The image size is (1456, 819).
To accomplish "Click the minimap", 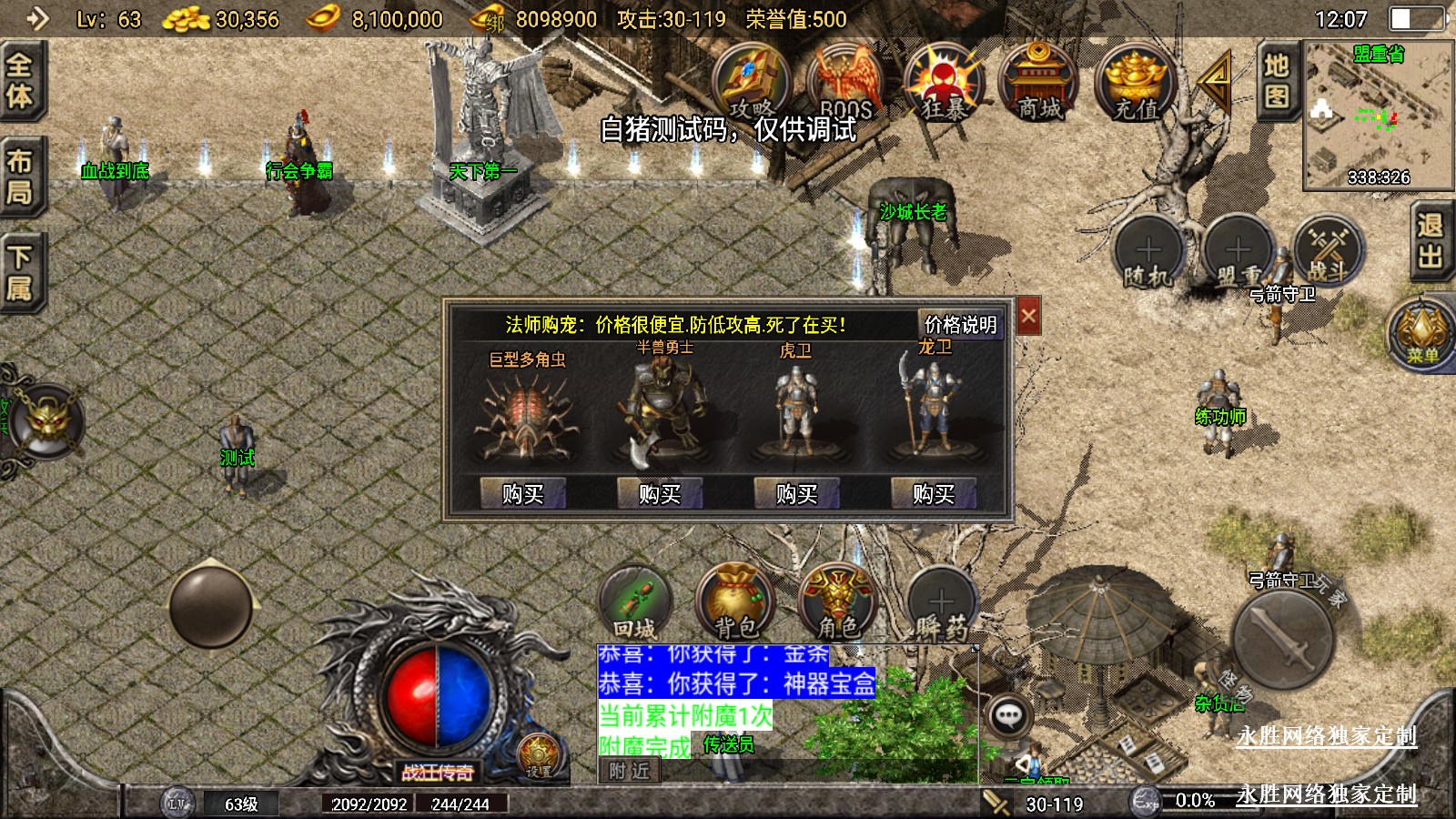I will [x=1378, y=116].
